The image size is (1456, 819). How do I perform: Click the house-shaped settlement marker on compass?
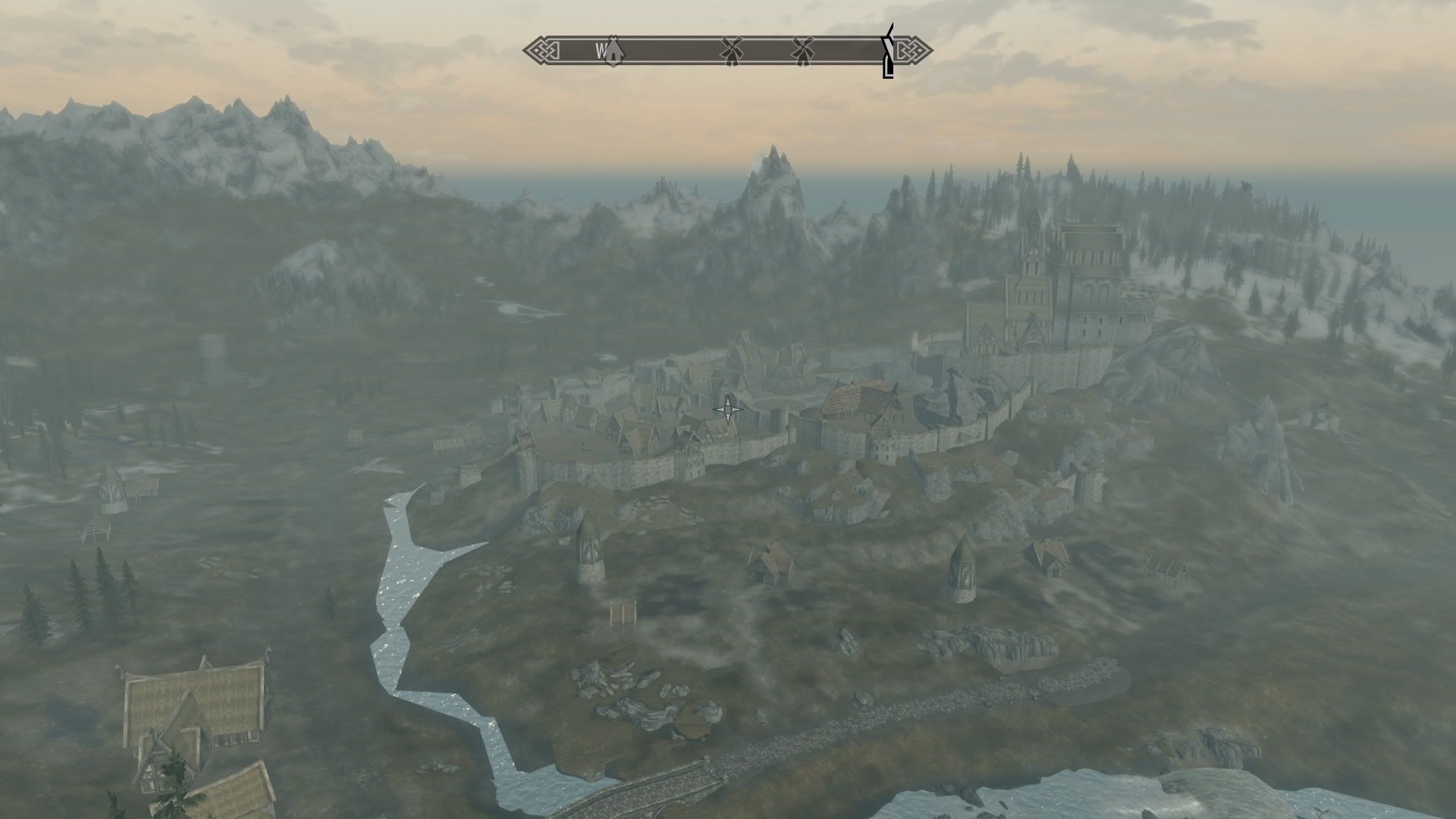(613, 51)
